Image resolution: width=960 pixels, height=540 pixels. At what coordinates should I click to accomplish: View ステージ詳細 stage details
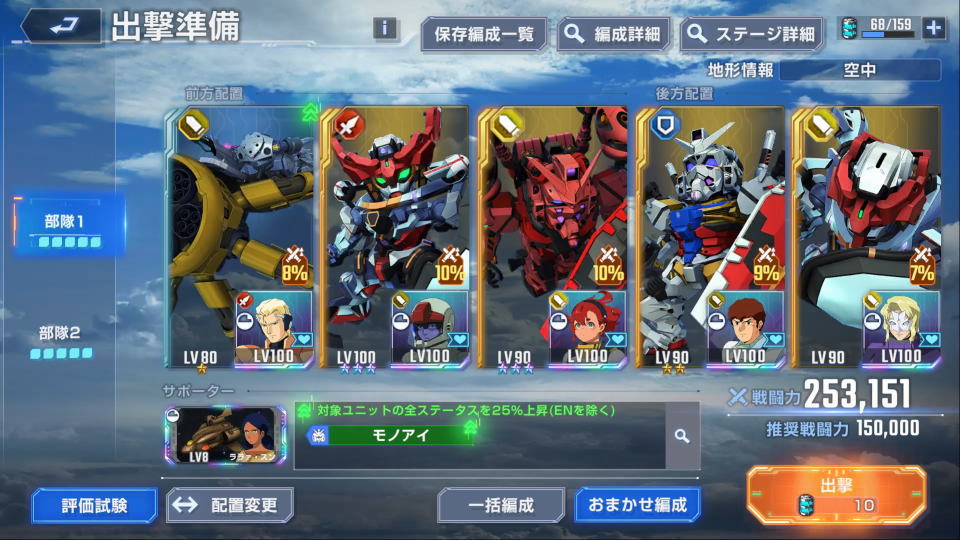coord(753,34)
